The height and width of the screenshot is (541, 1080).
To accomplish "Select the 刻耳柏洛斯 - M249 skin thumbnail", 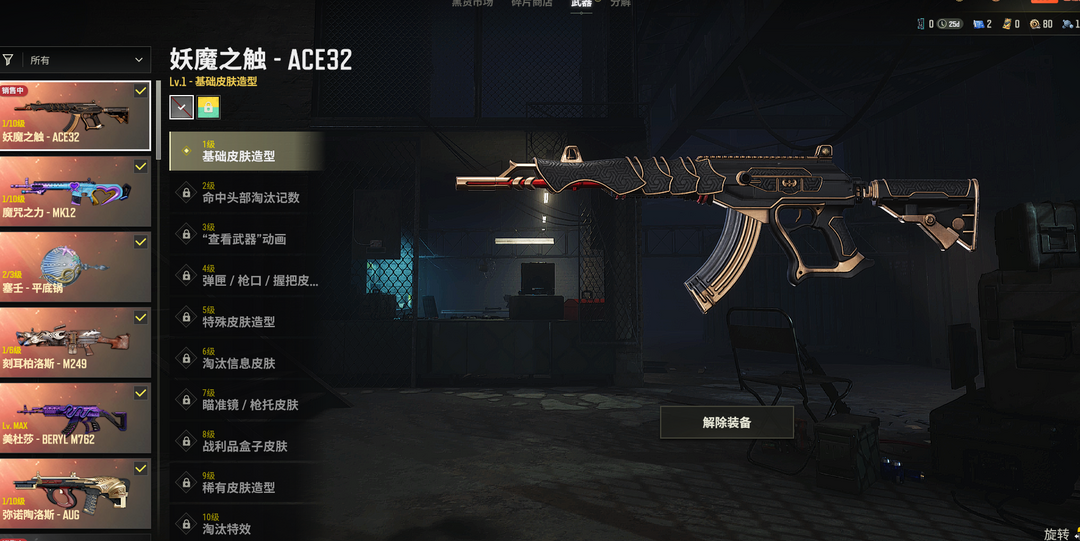I will [75, 342].
